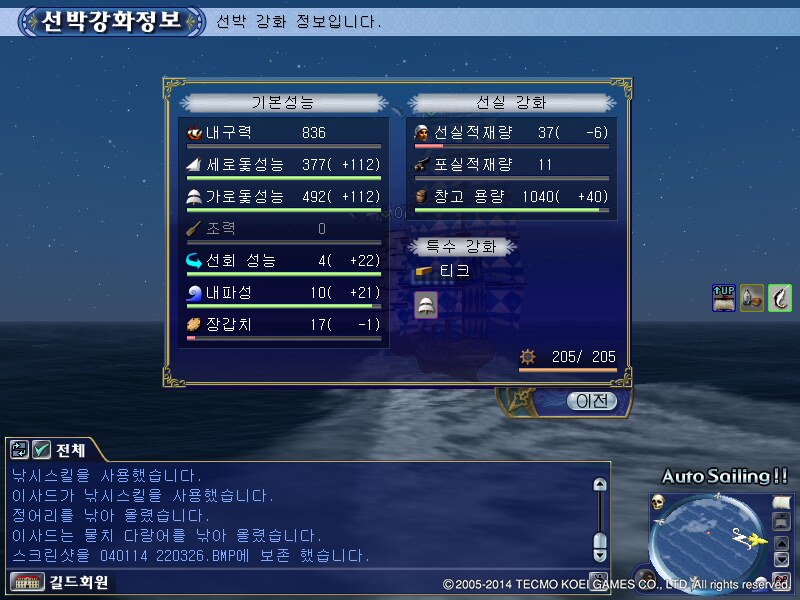Select the white sail special-enhancement icon
Screen dimensions: 800x600
tap(425, 306)
